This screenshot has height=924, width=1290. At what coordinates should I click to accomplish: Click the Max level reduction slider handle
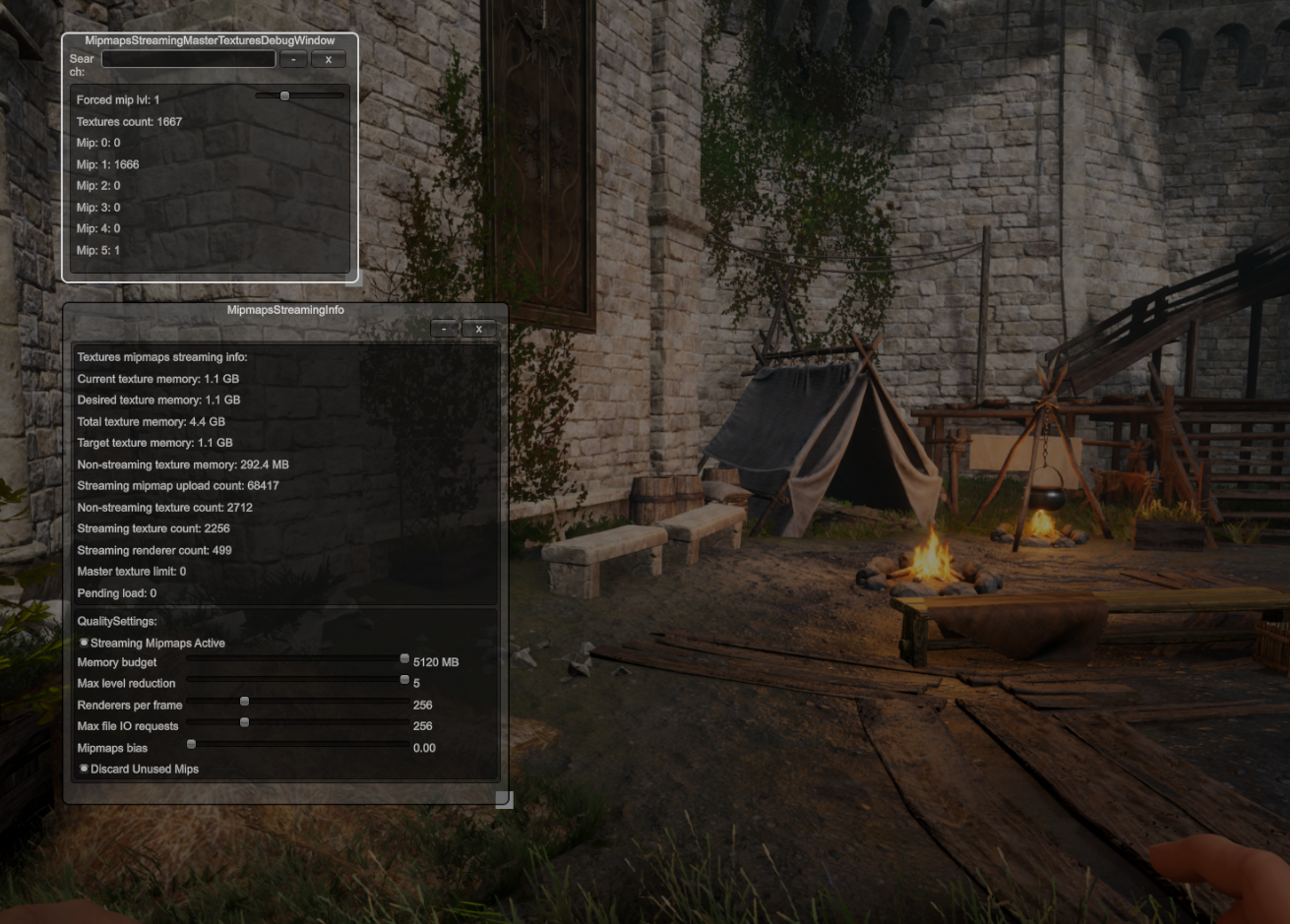tap(403, 679)
